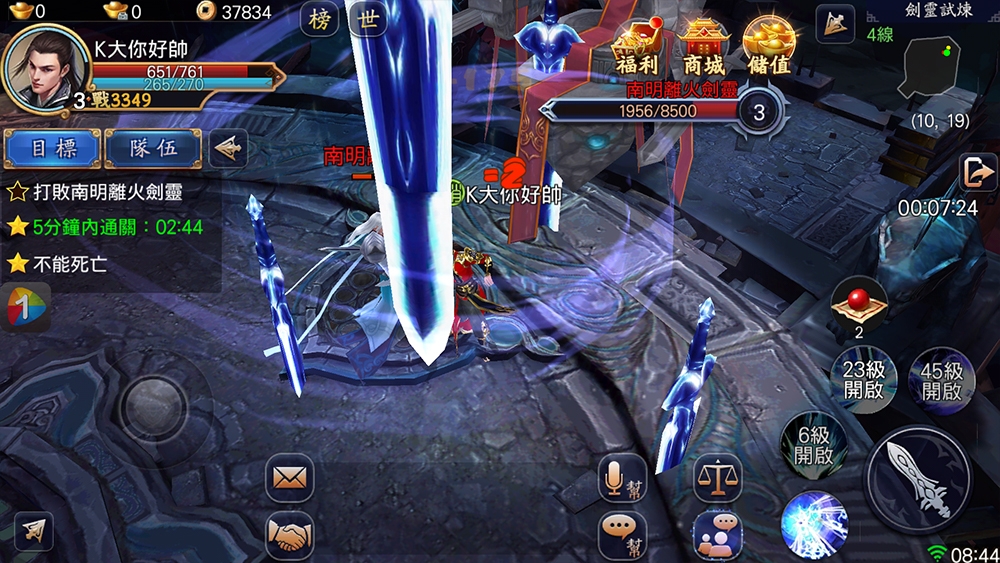
Task: Open the 榜 ranking button
Action: tap(319, 21)
